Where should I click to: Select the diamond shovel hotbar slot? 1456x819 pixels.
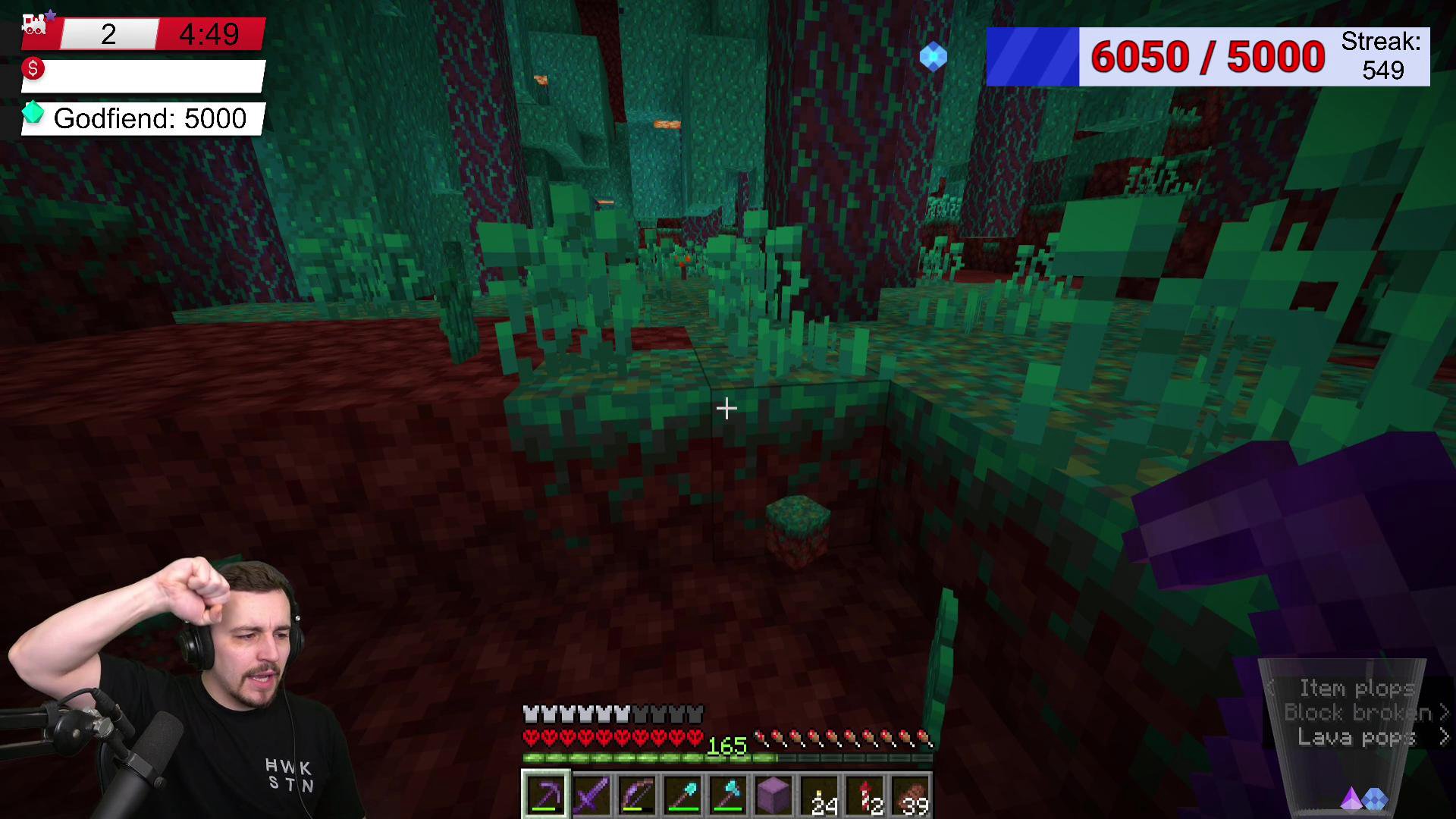[x=682, y=795]
